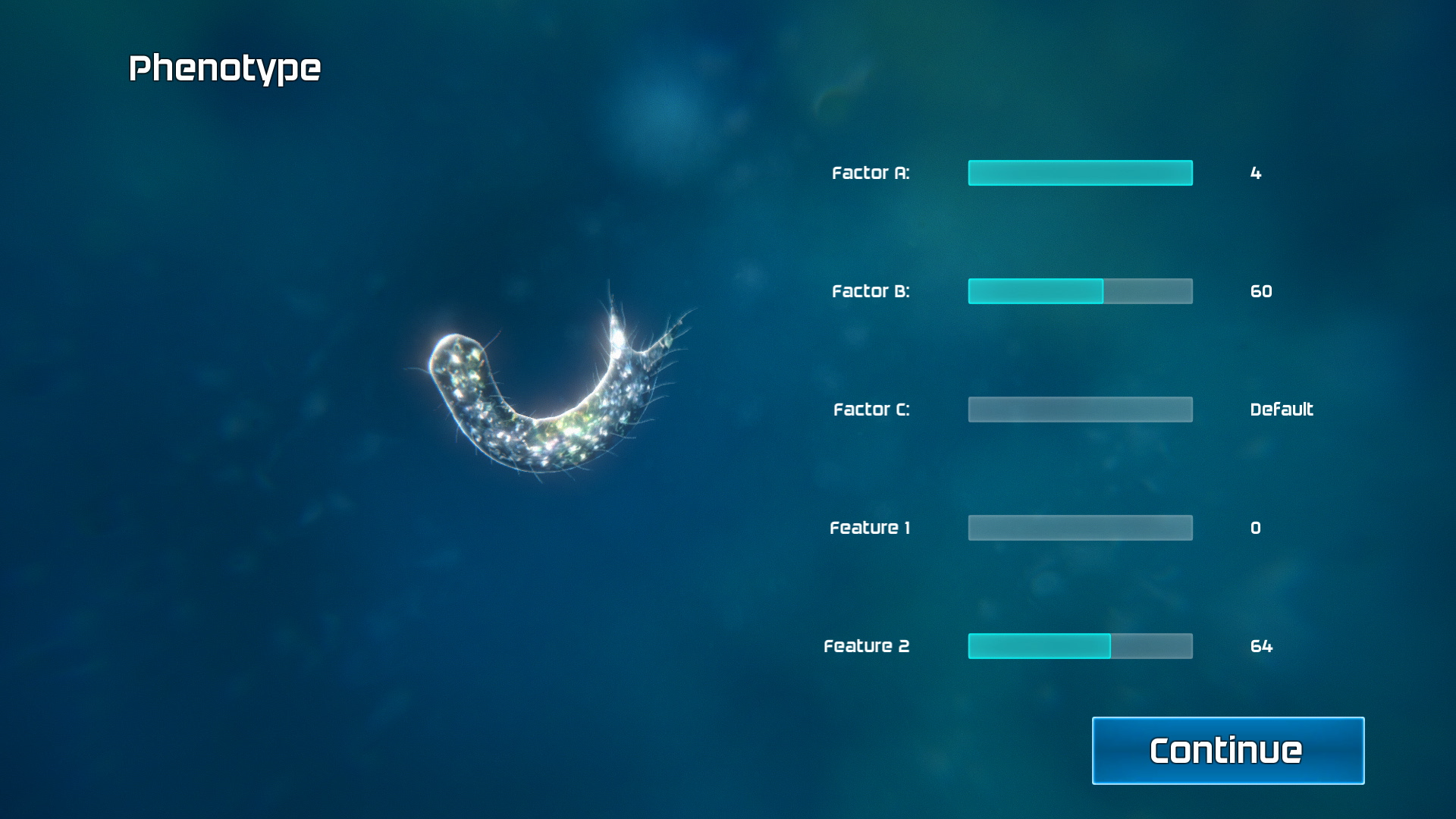
Task: Select the value 60 beside Factor B
Action: tap(1261, 291)
